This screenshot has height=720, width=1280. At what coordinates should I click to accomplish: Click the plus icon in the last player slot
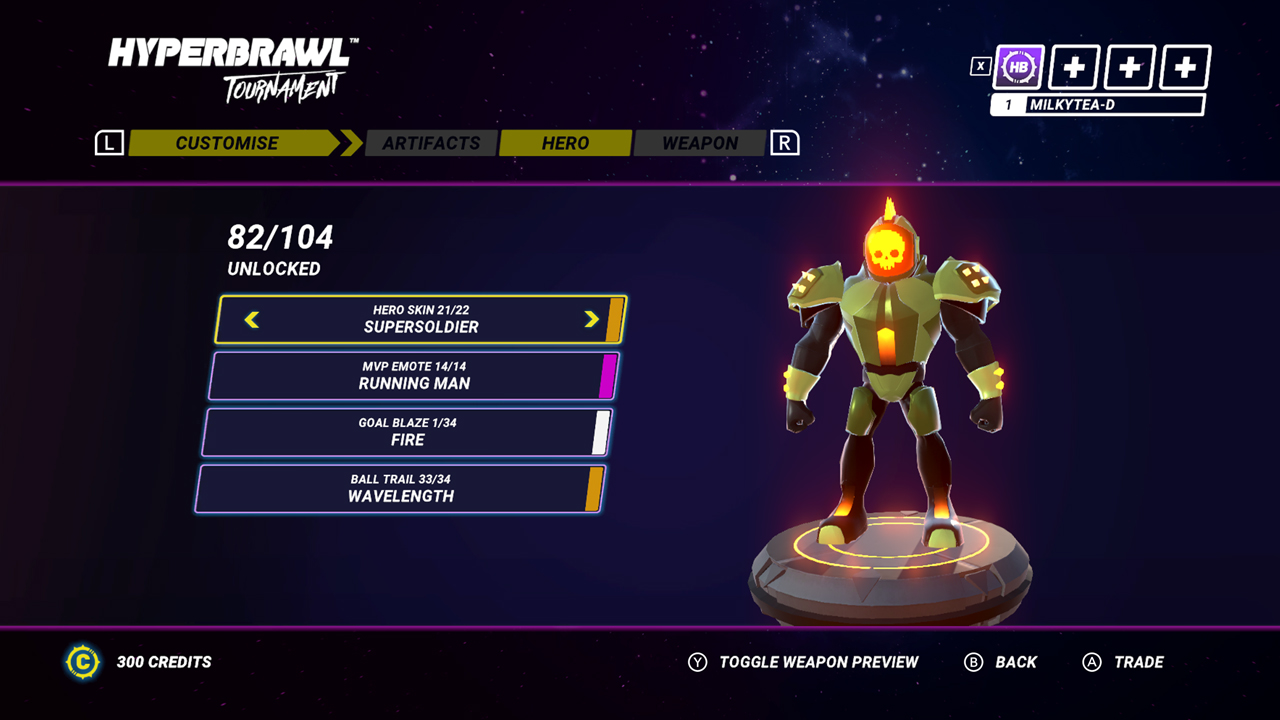pyautogui.click(x=1184, y=66)
